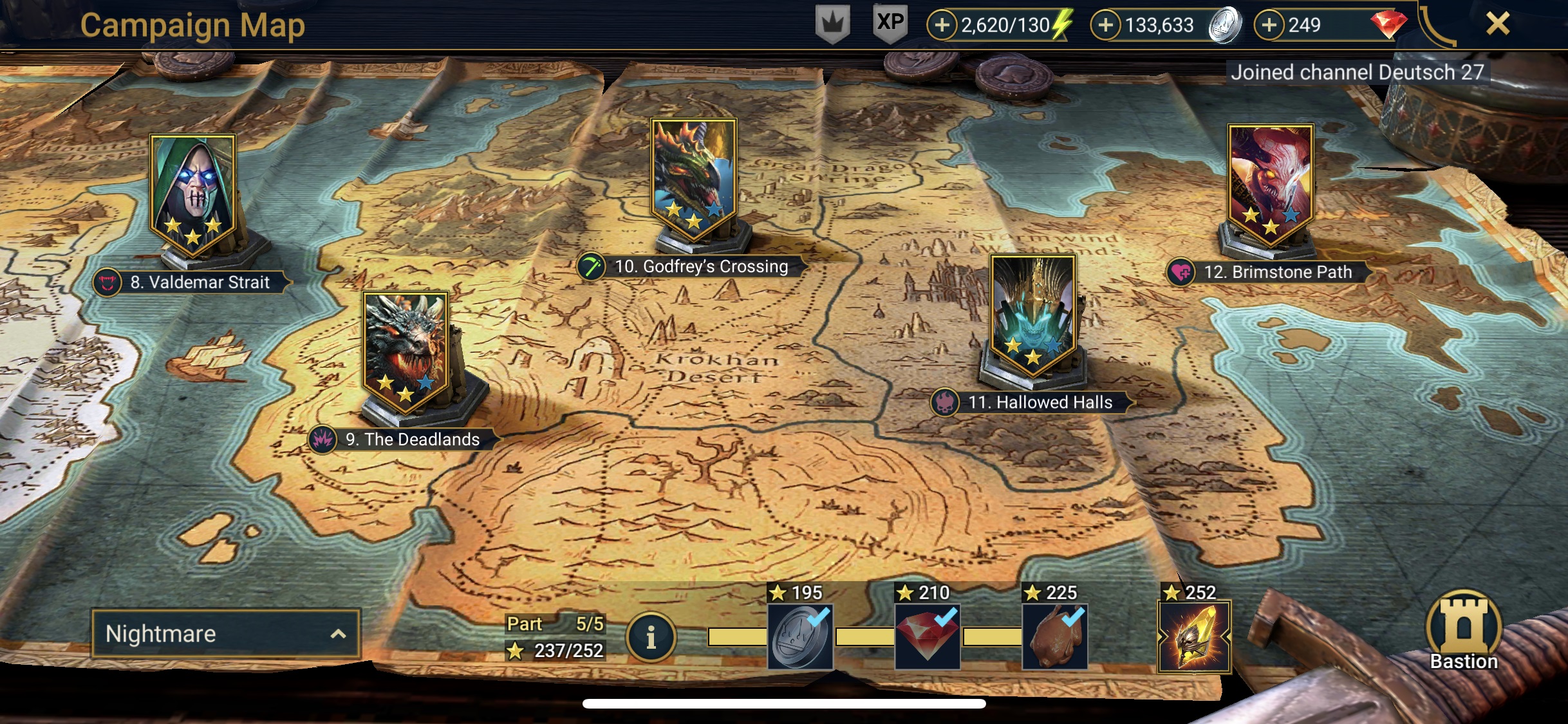The height and width of the screenshot is (724, 1568).
Task: Buy more gems with plus button
Action: pos(1269,25)
